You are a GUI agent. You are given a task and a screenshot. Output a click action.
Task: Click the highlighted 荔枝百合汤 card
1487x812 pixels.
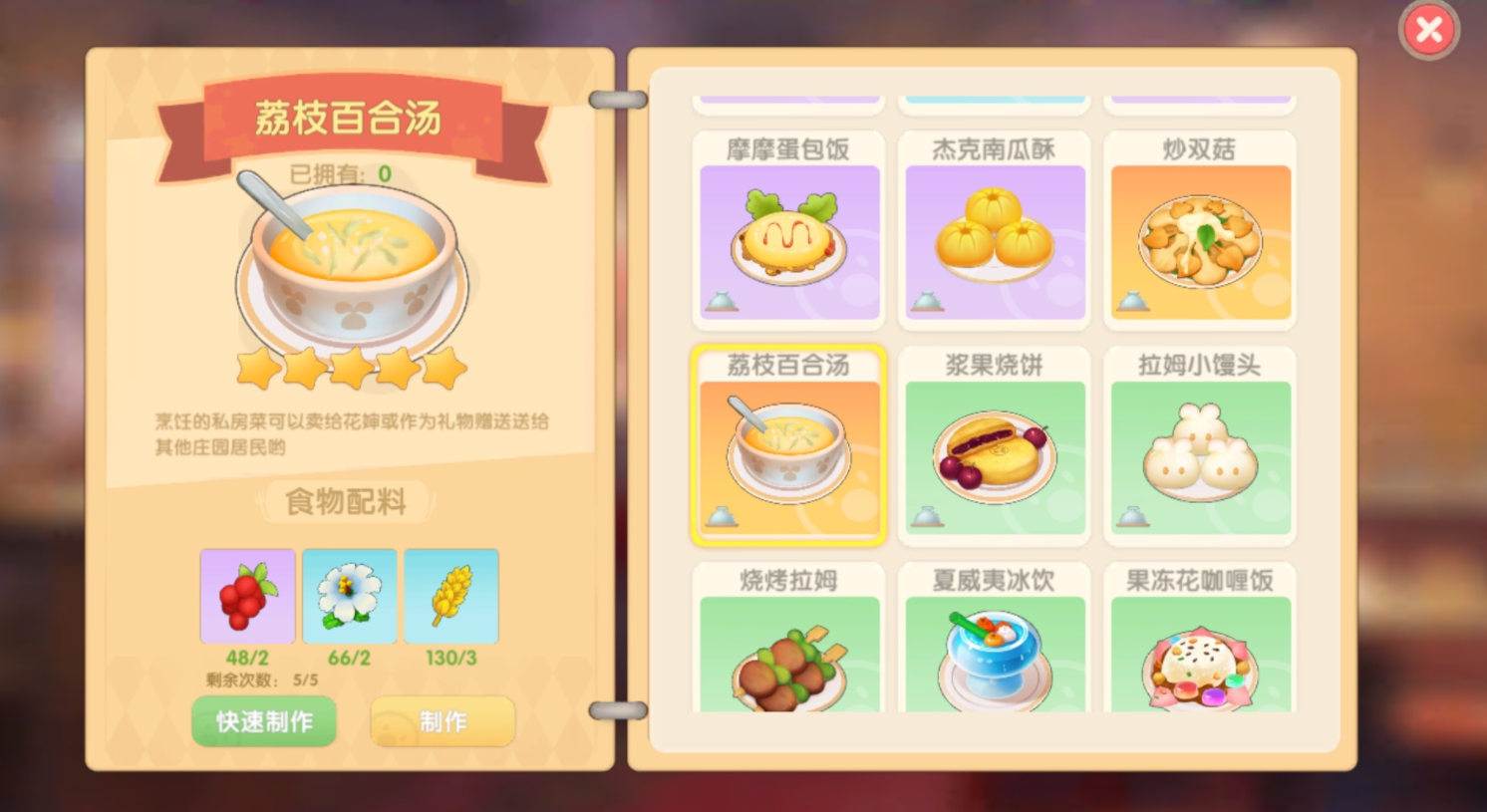(788, 445)
